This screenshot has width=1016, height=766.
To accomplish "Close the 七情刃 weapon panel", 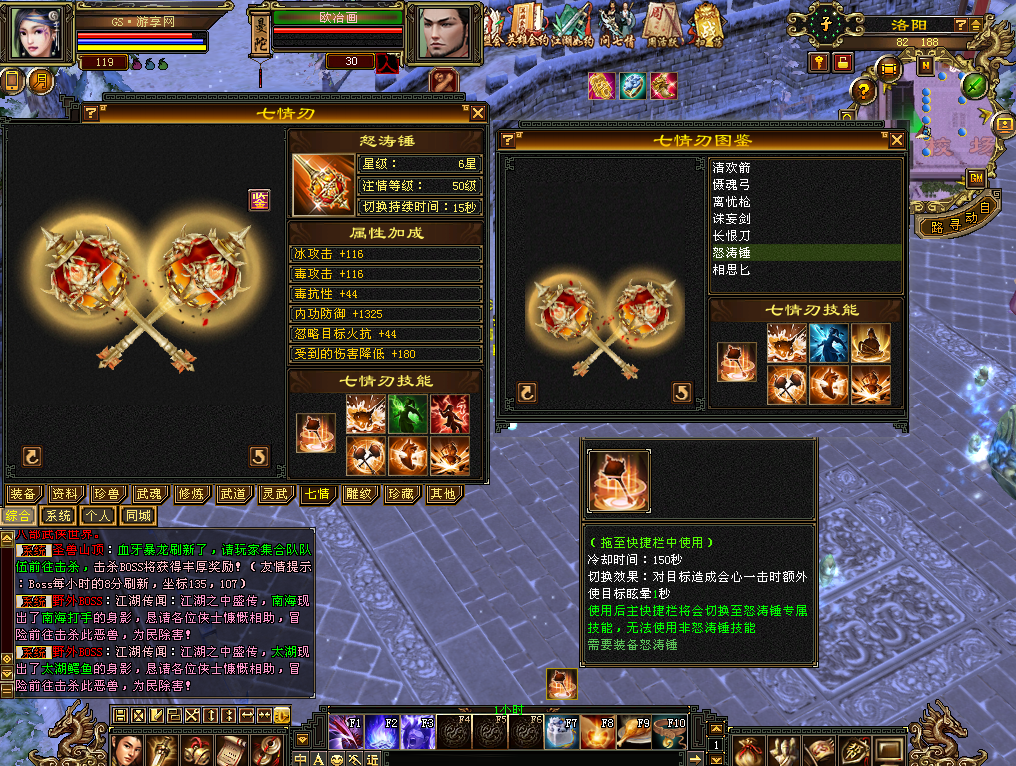I will click(478, 113).
